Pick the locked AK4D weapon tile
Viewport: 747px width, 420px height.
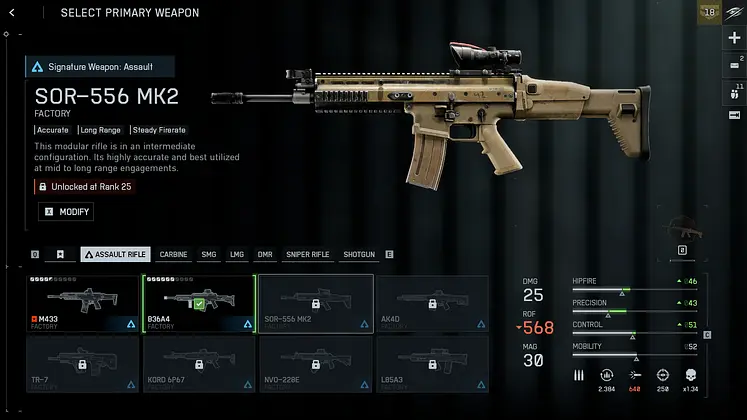tap(431, 303)
